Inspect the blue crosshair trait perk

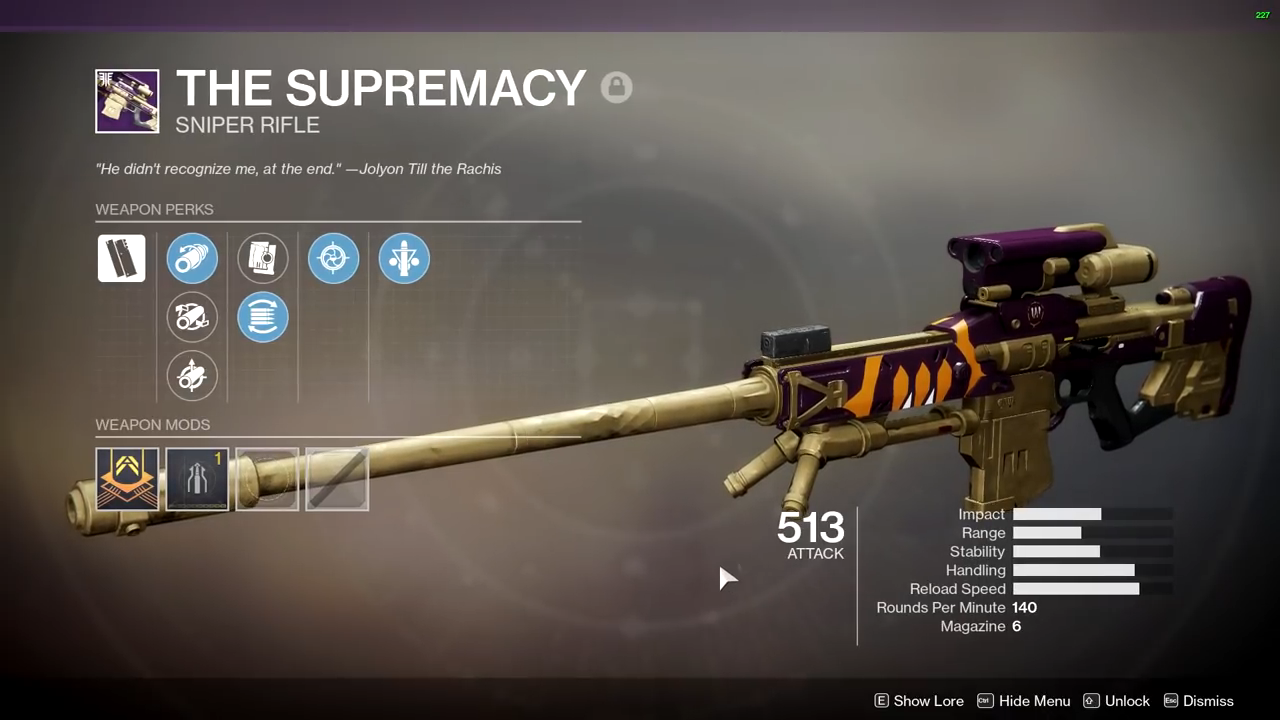pos(334,258)
